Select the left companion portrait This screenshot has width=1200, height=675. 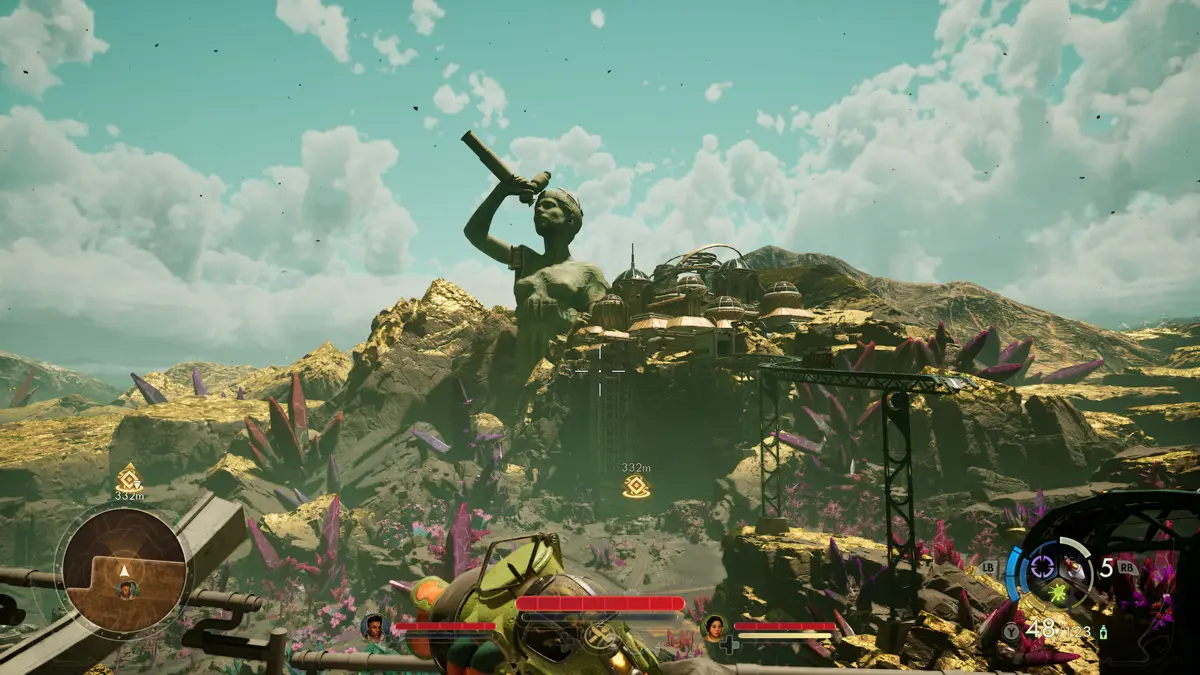pos(374,627)
